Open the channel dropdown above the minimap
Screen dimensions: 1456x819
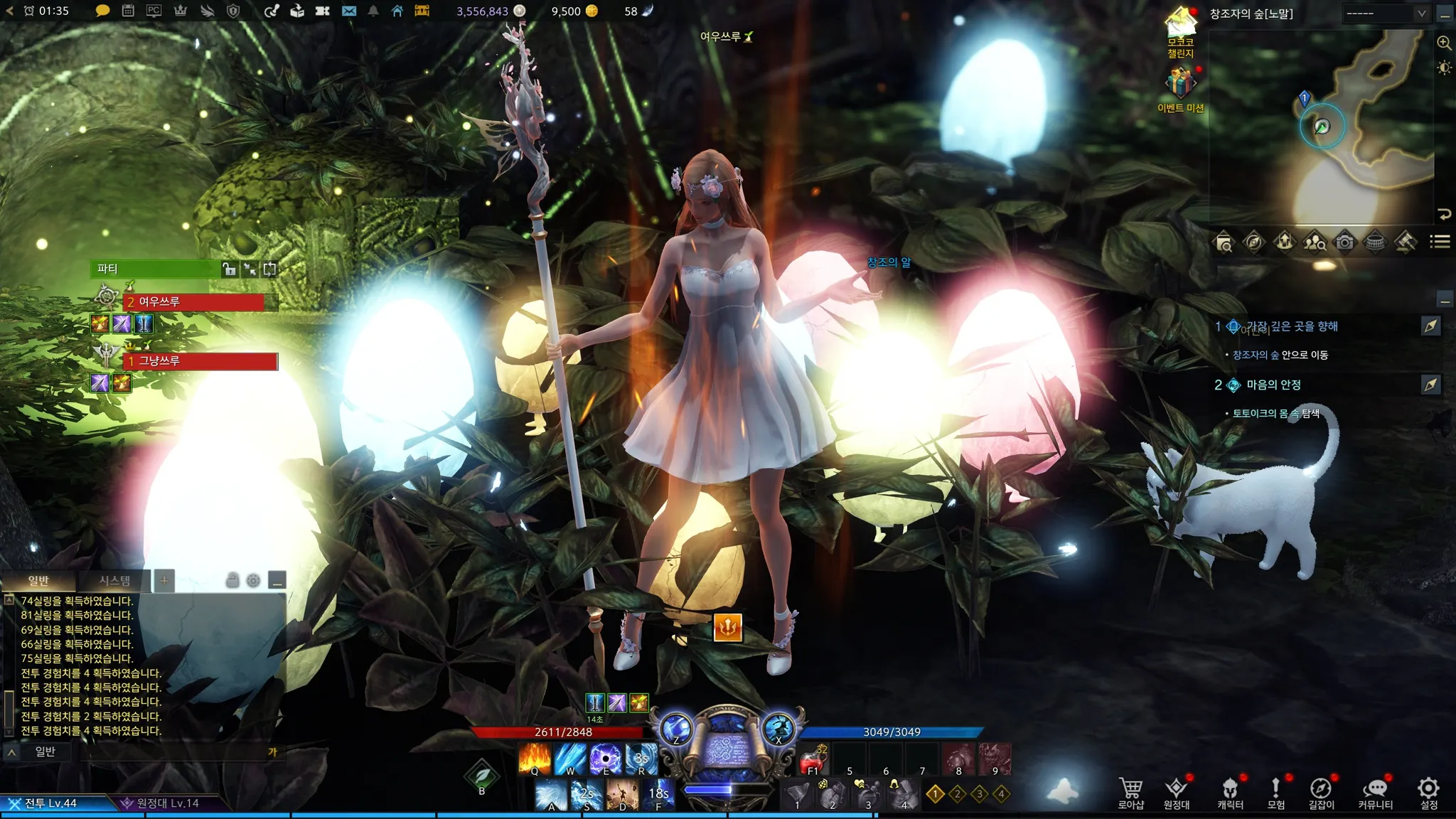click(x=1385, y=14)
